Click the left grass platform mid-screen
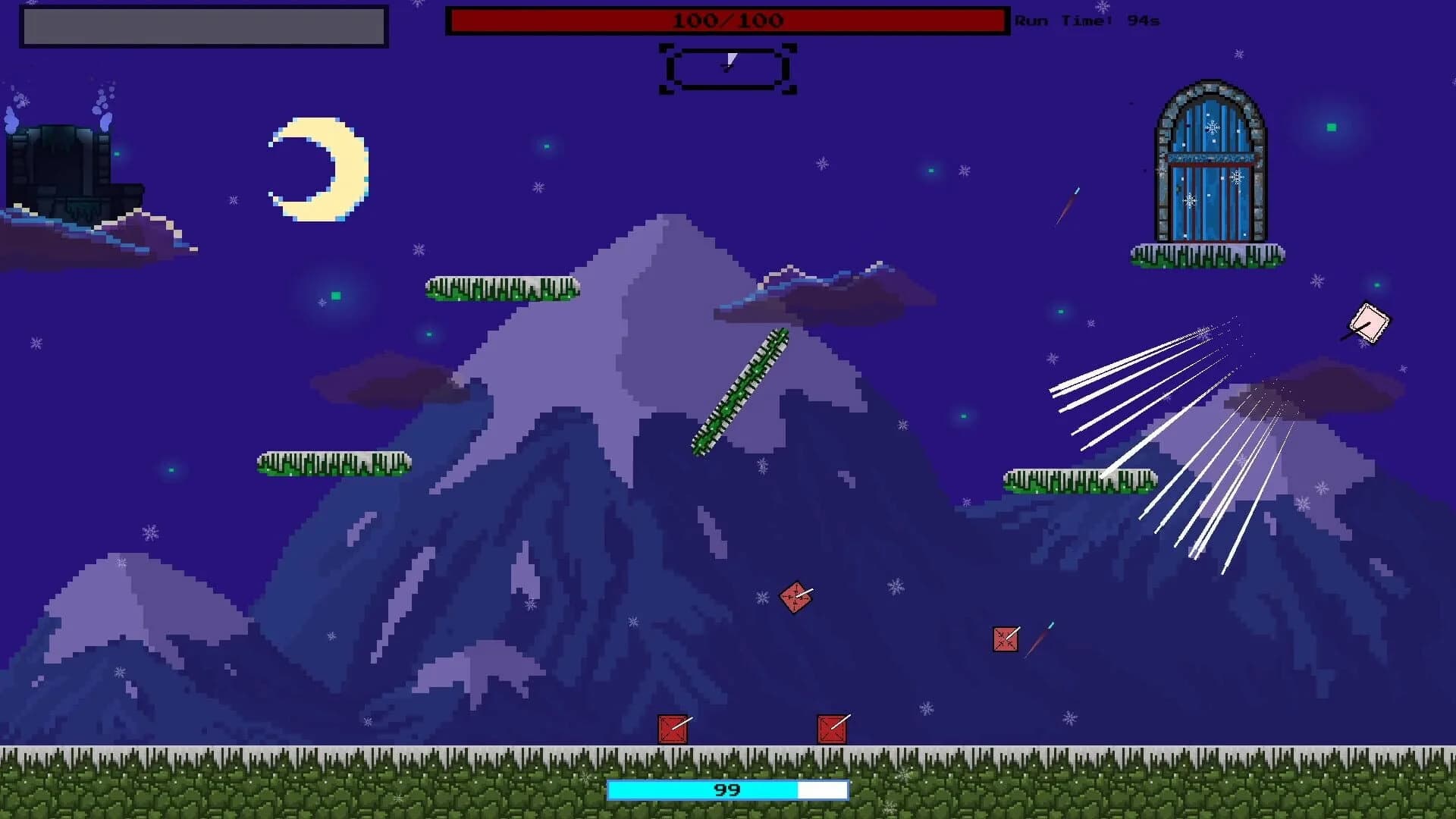Viewport: 1456px width, 819px height. 334,463
